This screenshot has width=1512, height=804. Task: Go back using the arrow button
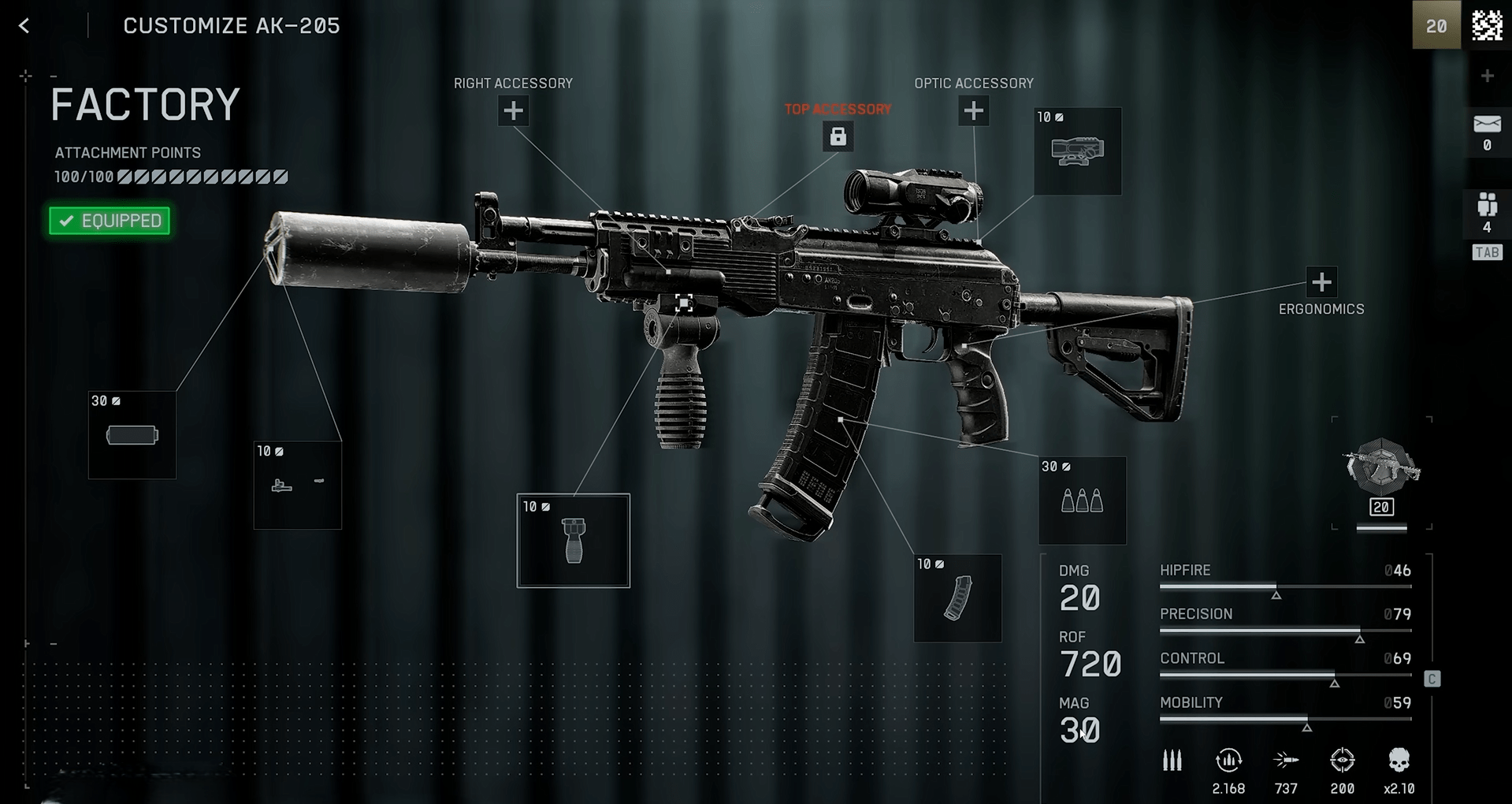point(24,26)
